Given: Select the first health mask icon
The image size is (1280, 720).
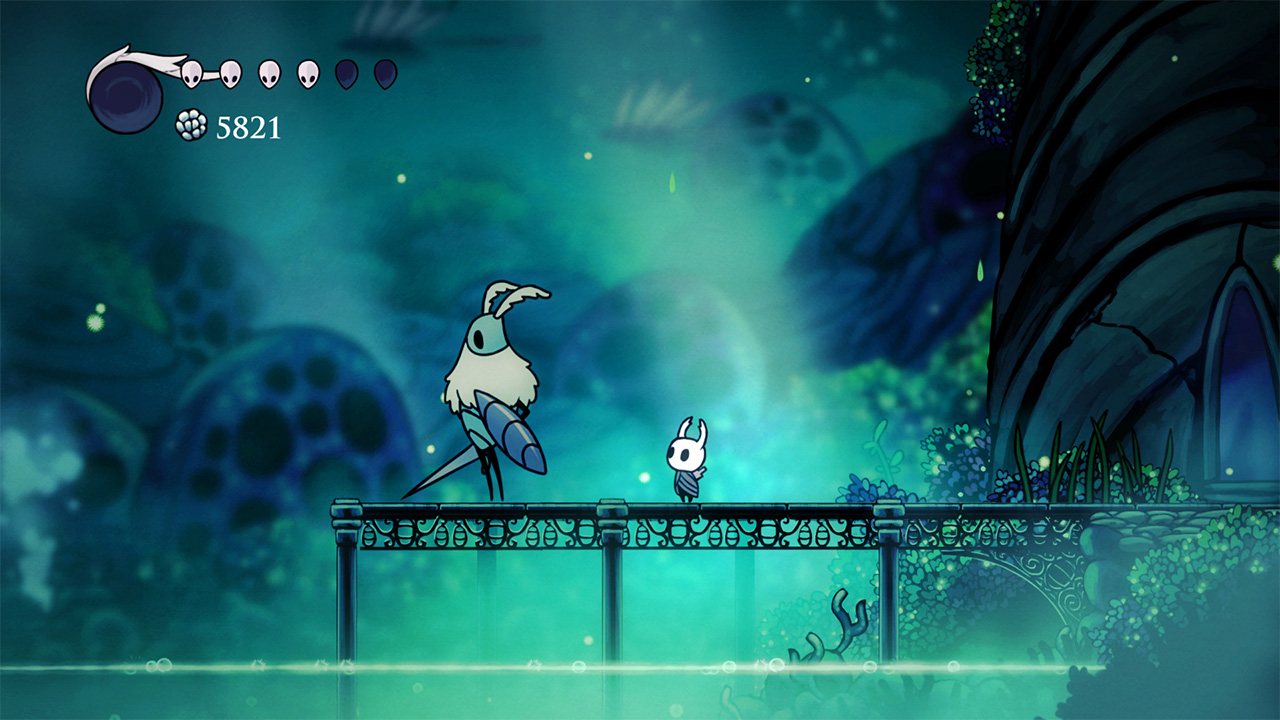Looking at the screenshot, I should click(191, 73).
